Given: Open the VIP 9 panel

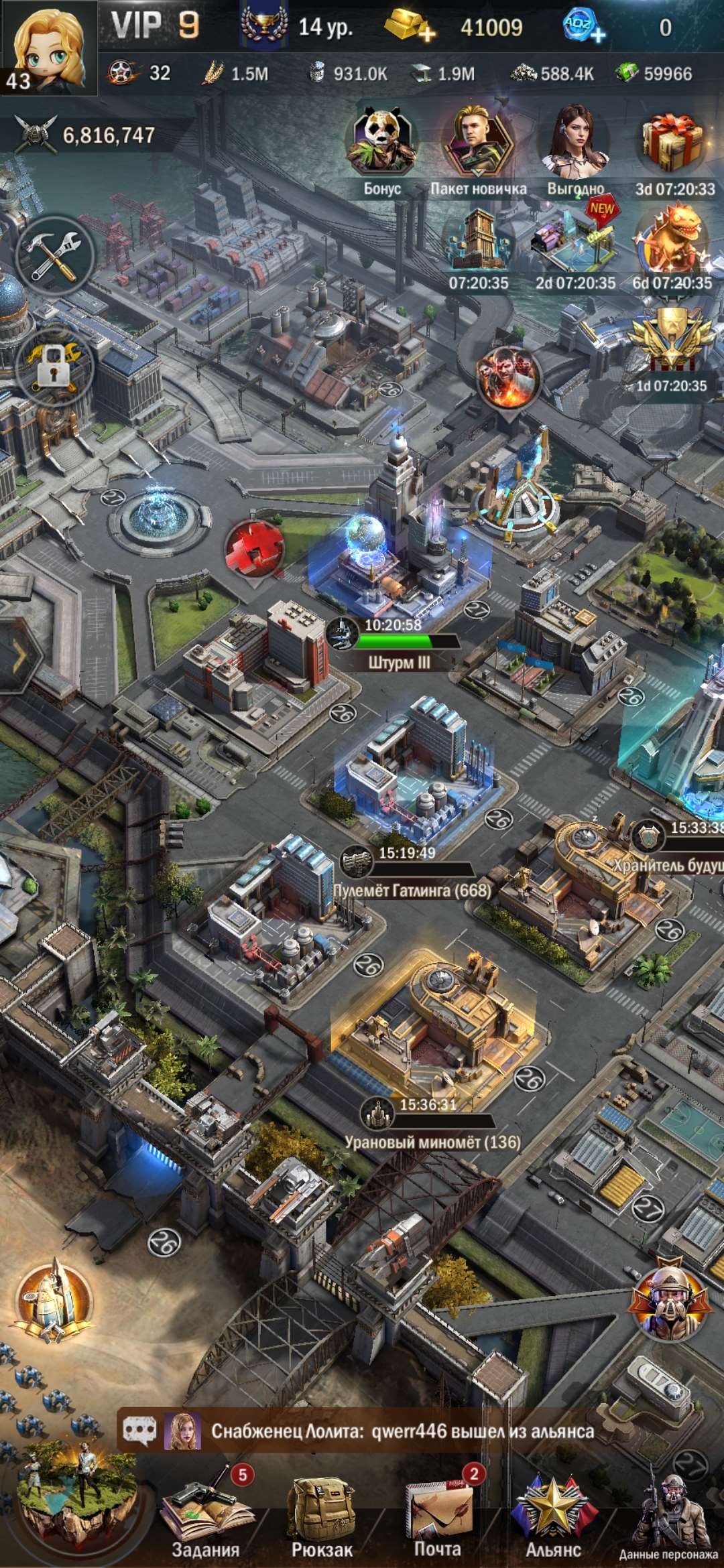Looking at the screenshot, I should pyautogui.click(x=156, y=27).
